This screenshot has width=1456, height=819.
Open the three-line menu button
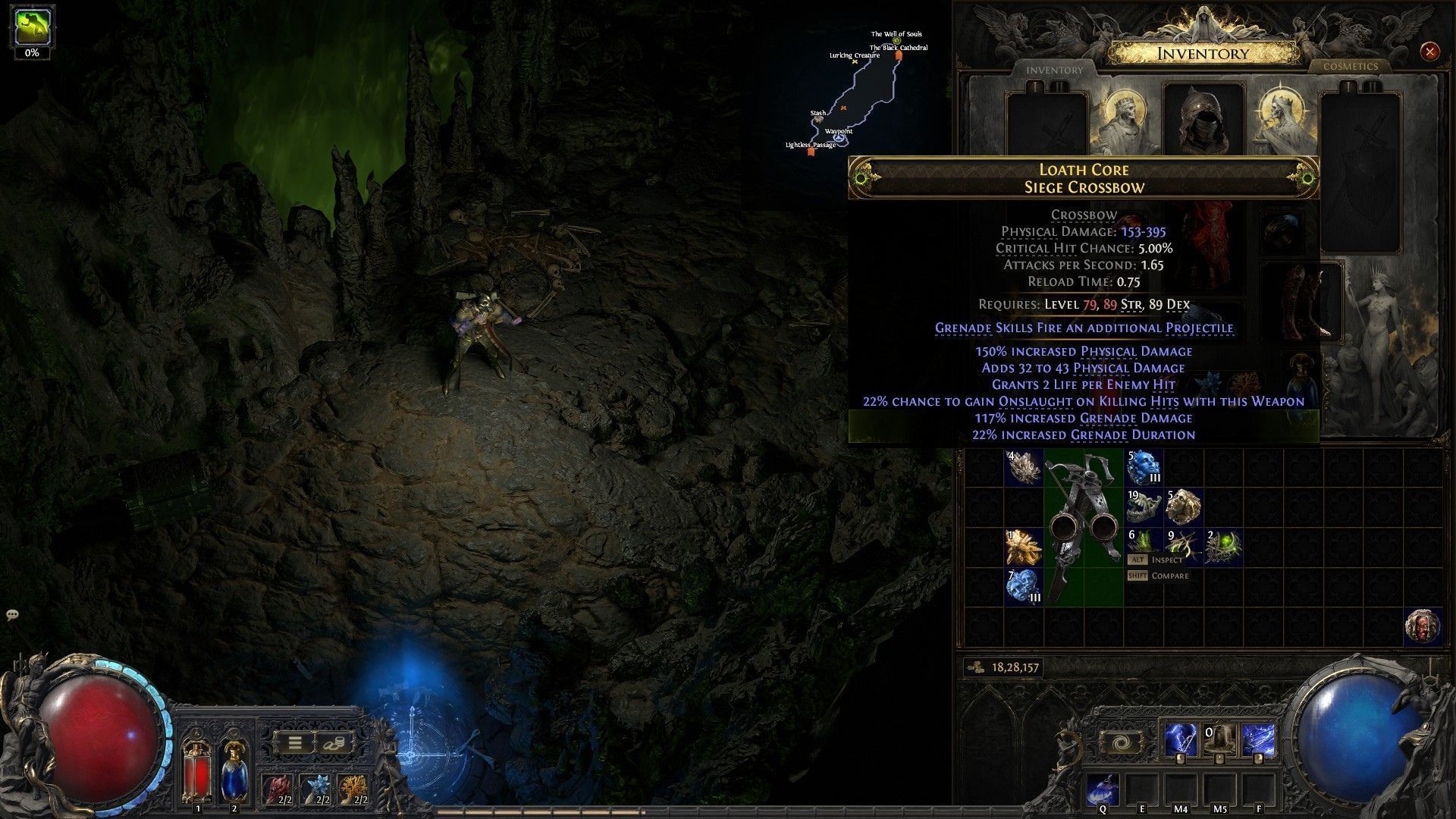(295, 743)
